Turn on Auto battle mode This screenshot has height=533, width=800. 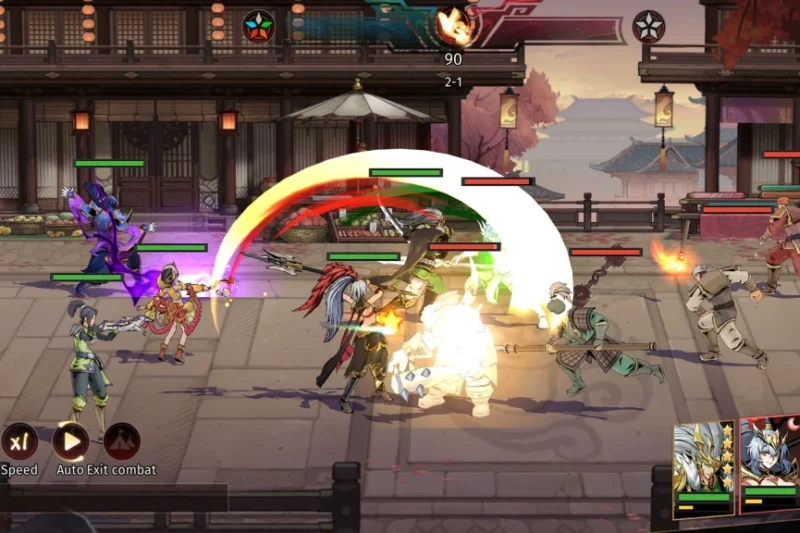click(x=70, y=441)
